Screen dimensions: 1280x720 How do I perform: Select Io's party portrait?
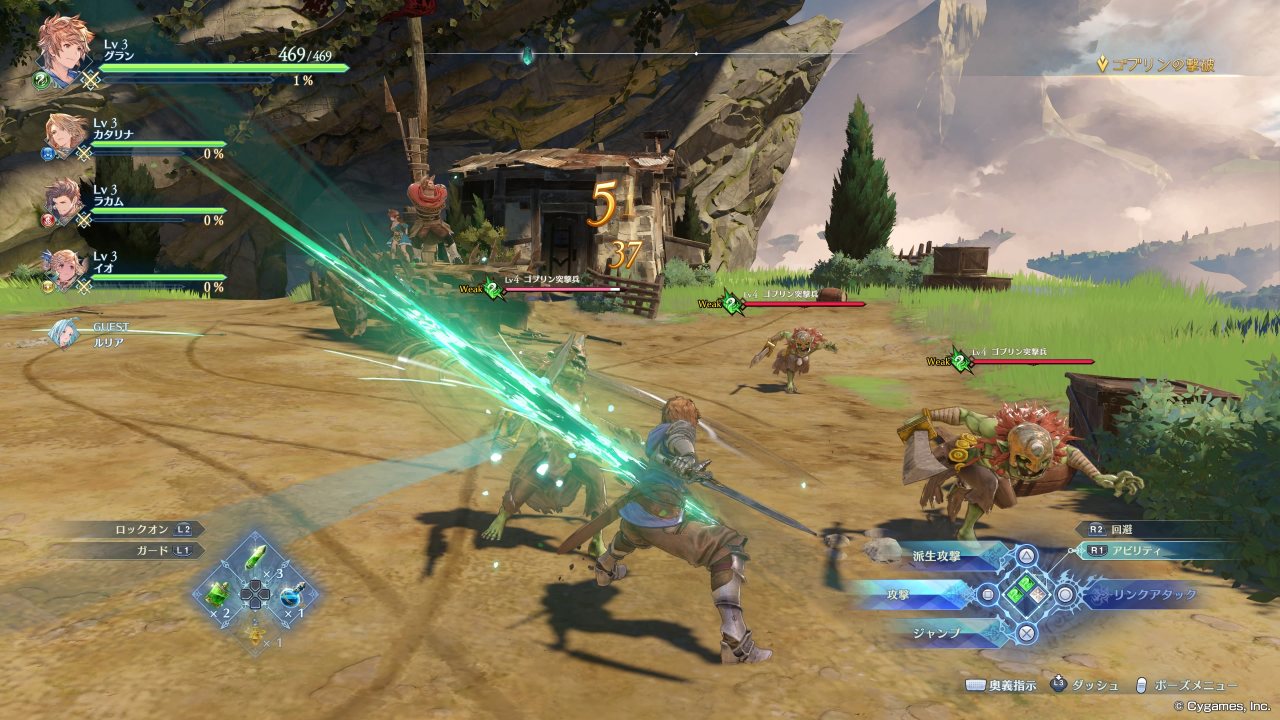[x=67, y=268]
